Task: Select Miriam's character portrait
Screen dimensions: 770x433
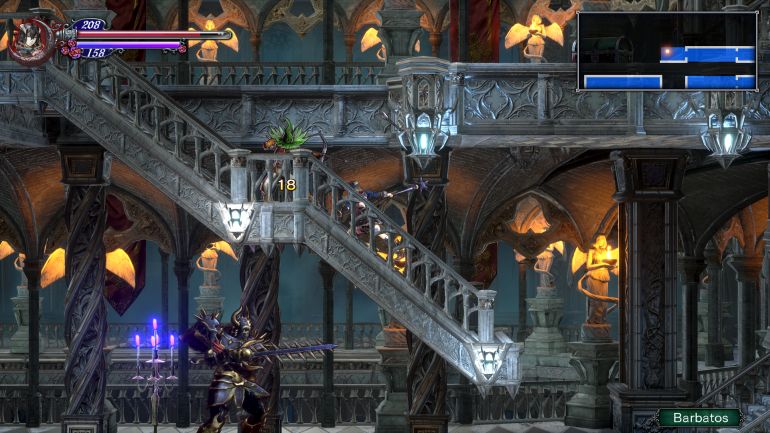Action: [x=29, y=40]
